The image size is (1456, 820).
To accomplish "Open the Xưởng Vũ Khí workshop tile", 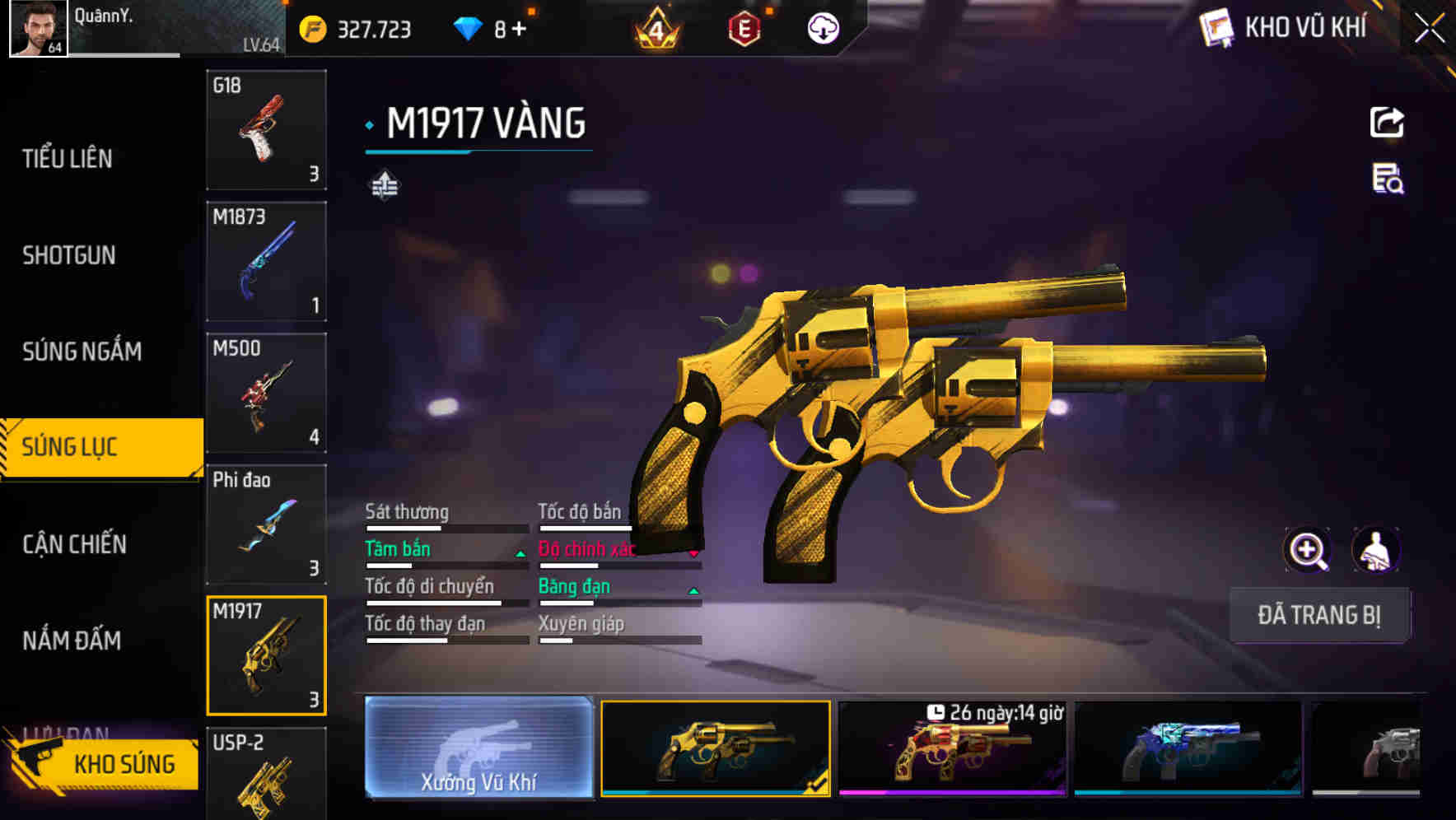I will click(478, 748).
